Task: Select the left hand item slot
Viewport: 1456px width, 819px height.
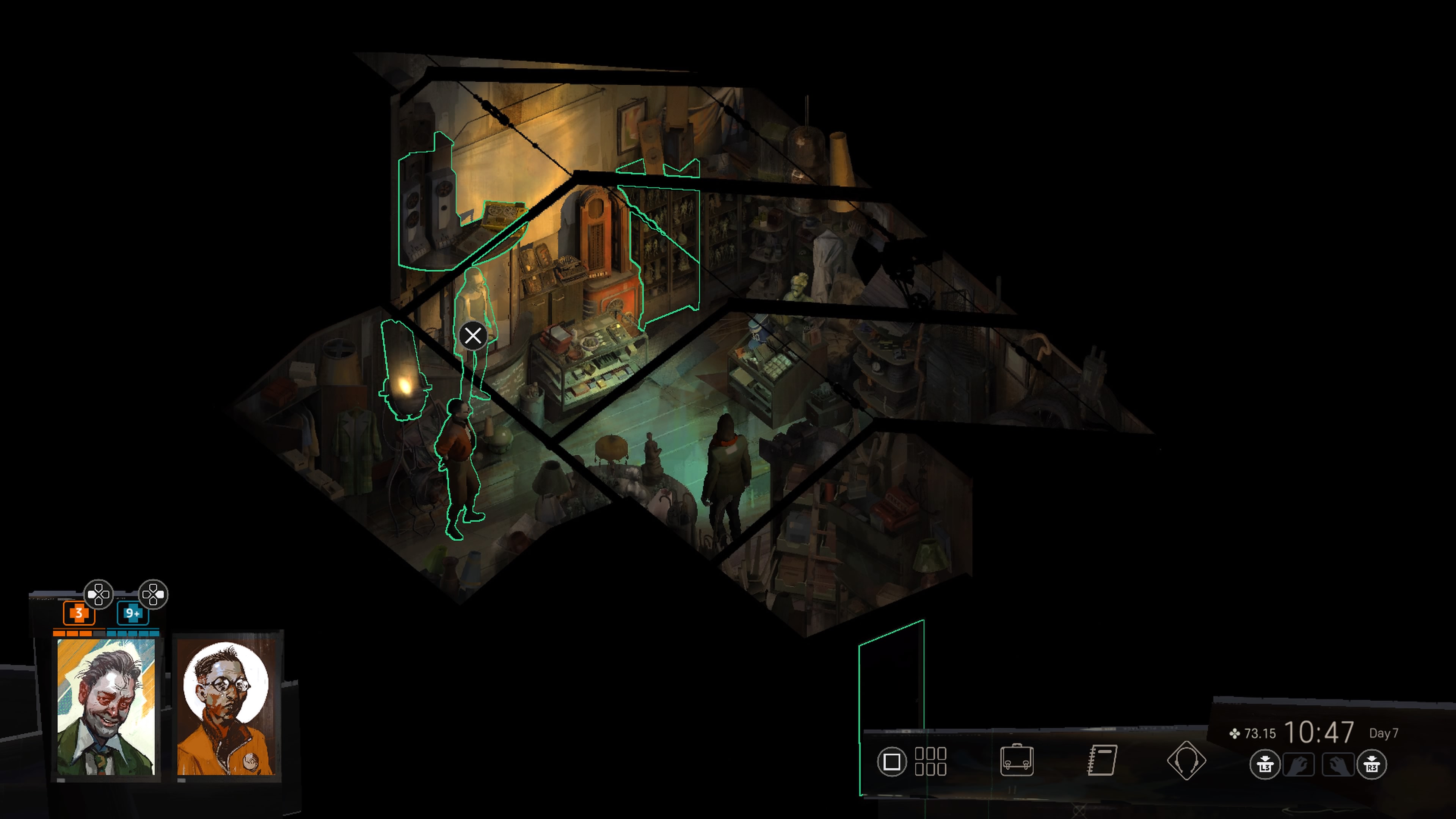Action: pos(1298,765)
